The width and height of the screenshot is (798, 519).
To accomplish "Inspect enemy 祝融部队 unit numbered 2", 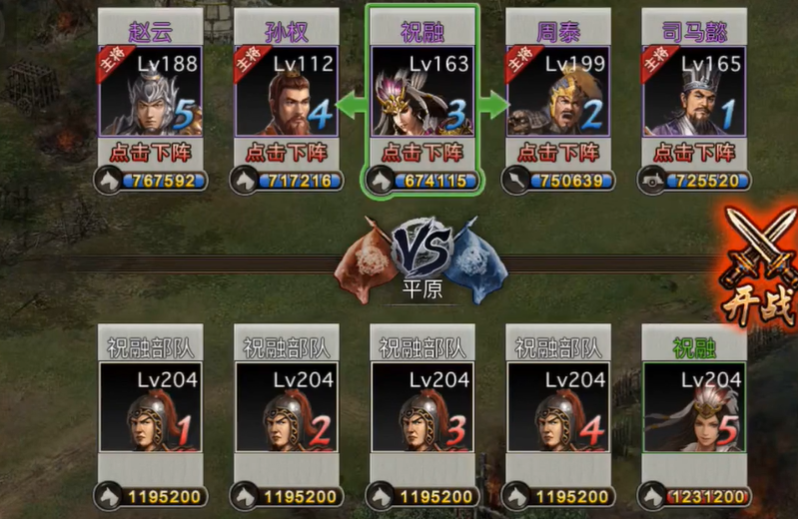I will (x=286, y=407).
